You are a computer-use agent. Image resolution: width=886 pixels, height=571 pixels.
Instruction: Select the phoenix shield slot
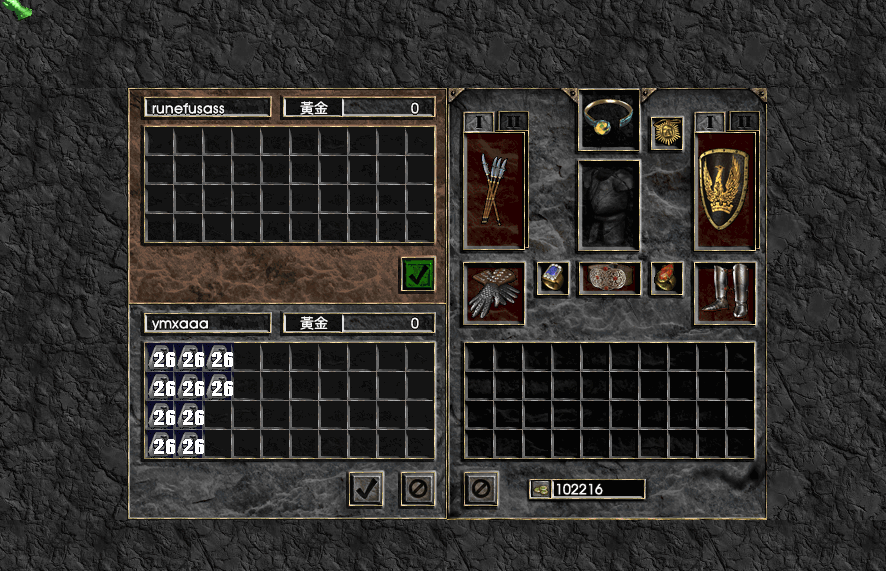pyautogui.click(x=725, y=190)
